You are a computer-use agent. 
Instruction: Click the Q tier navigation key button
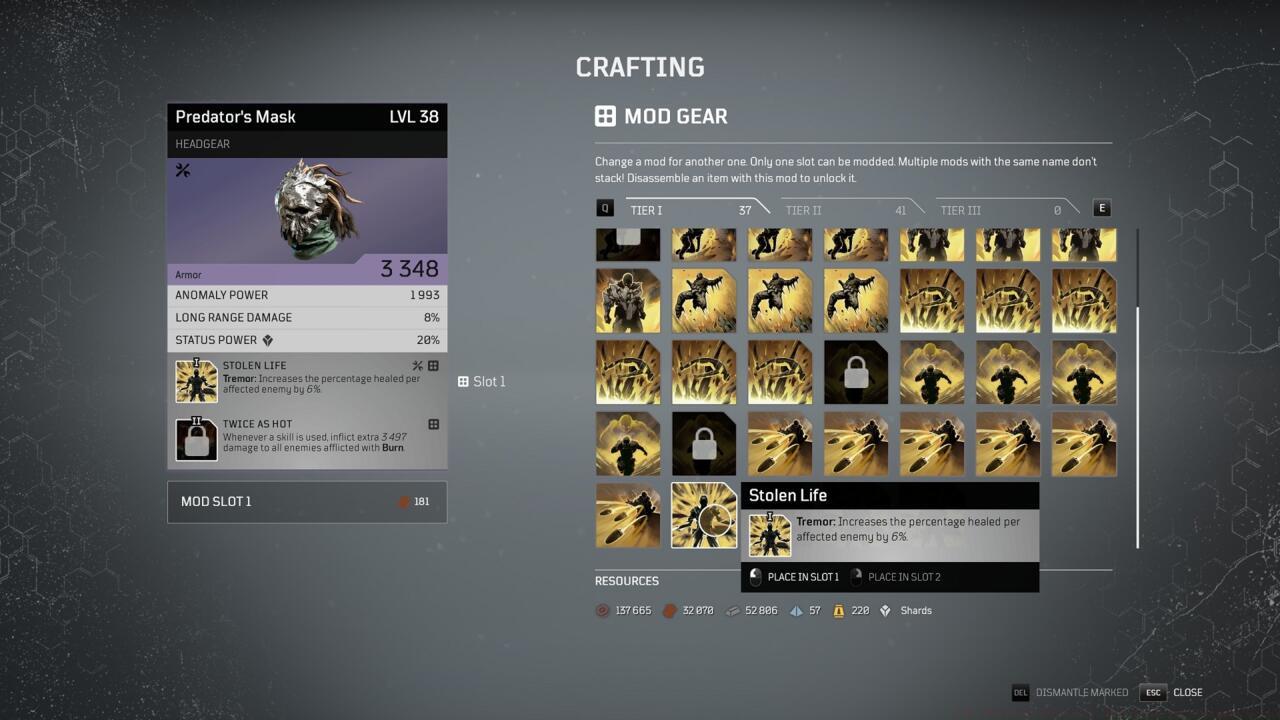pyautogui.click(x=603, y=208)
